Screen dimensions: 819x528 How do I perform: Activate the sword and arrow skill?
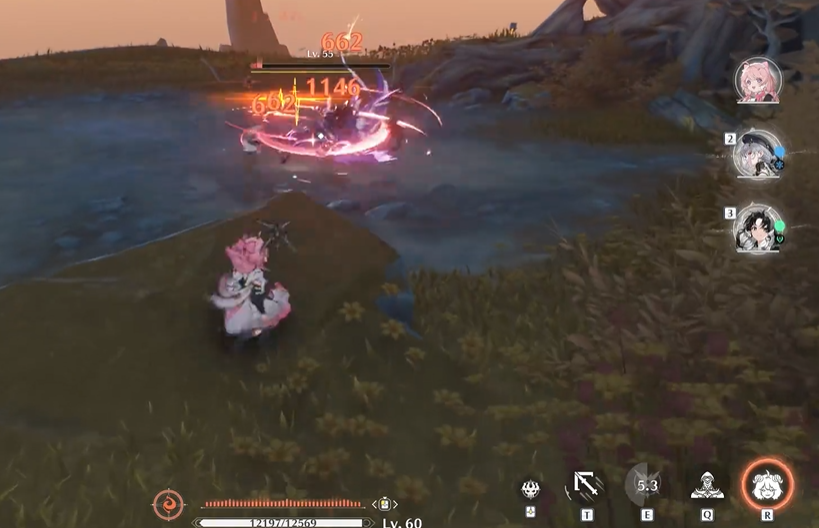pyautogui.click(x=586, y=486)
